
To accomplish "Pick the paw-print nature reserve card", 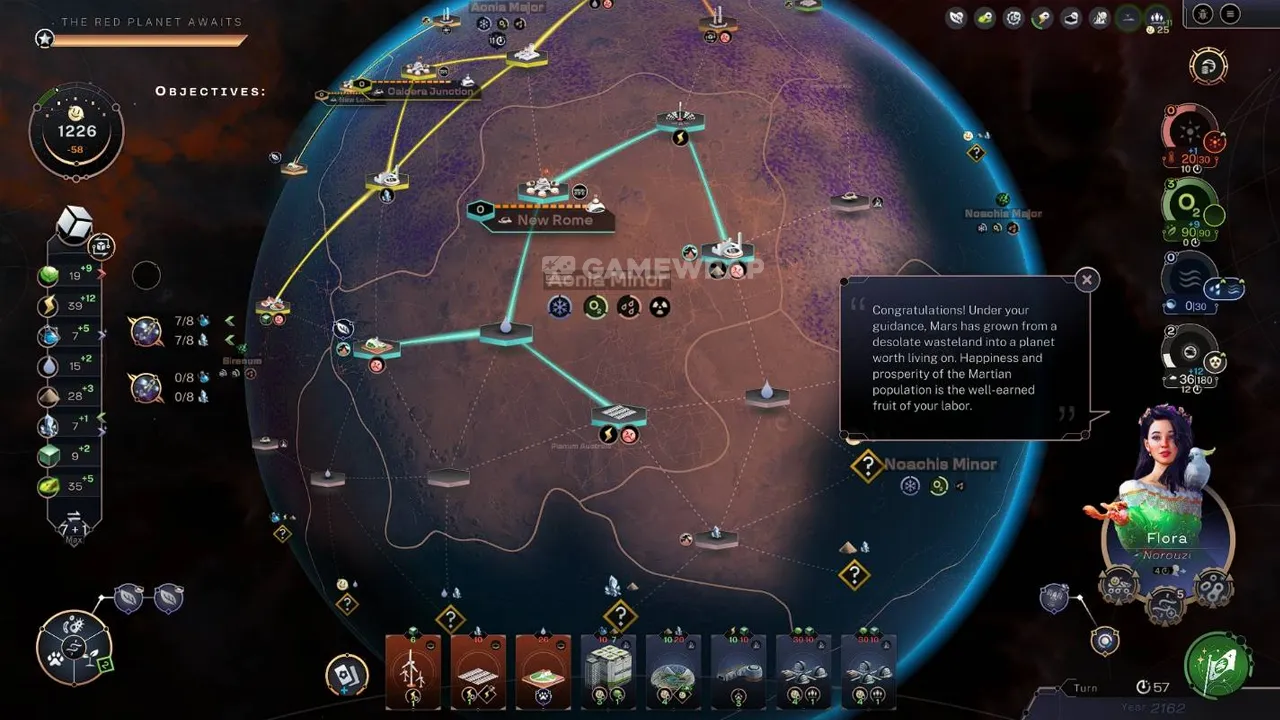I will 542,672.
